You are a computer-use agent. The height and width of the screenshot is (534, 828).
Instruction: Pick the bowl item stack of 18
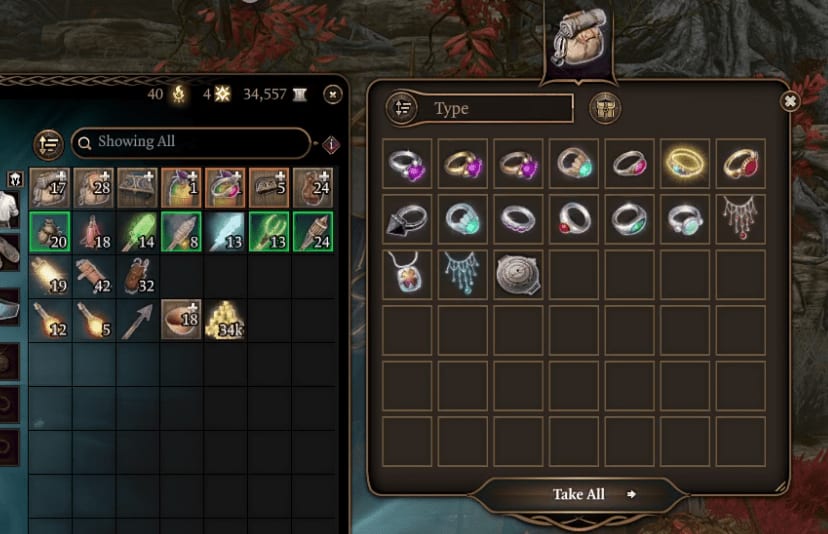(x=181, y=320)
